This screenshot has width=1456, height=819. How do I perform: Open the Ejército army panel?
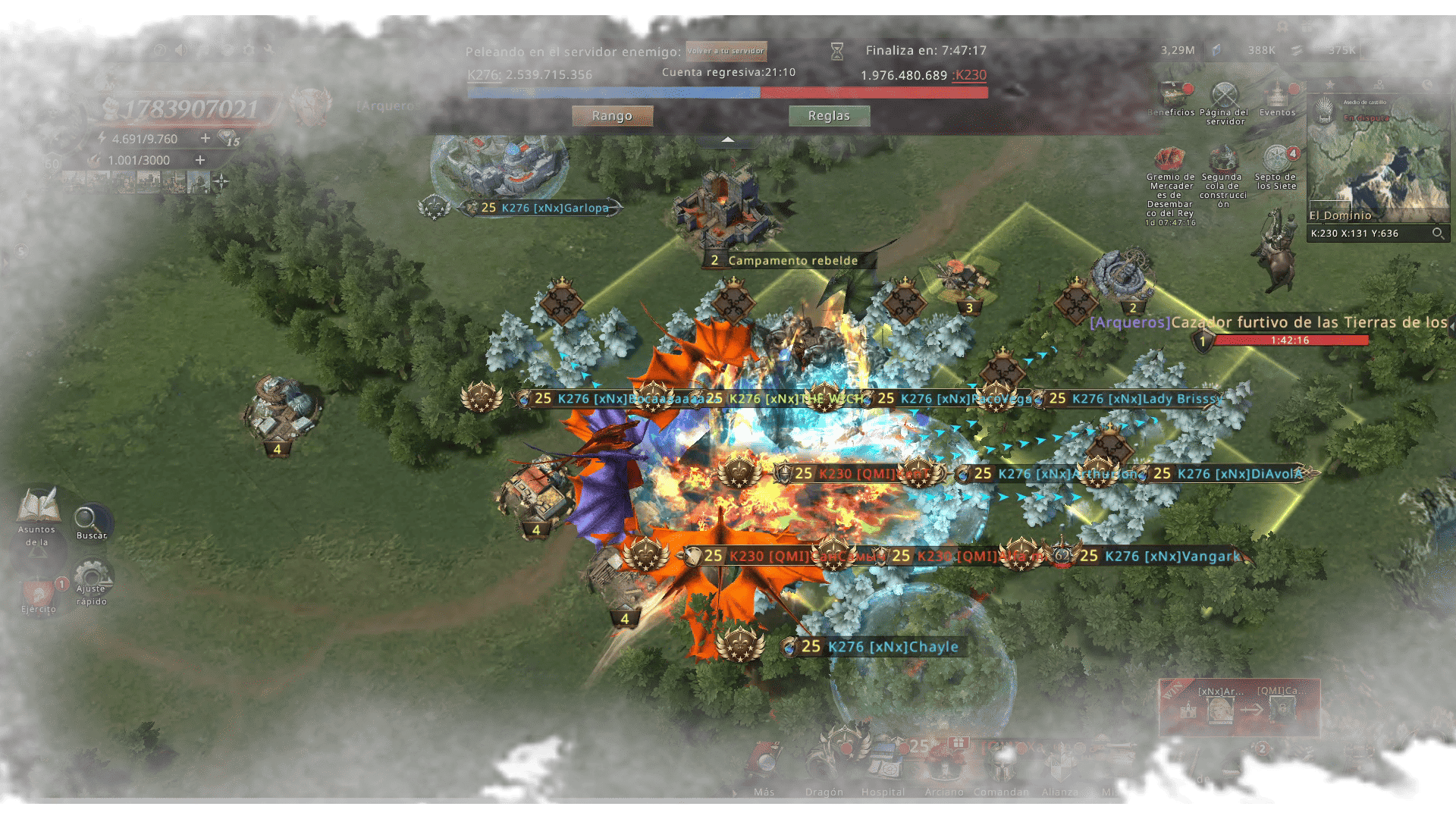tap(38, 595)
